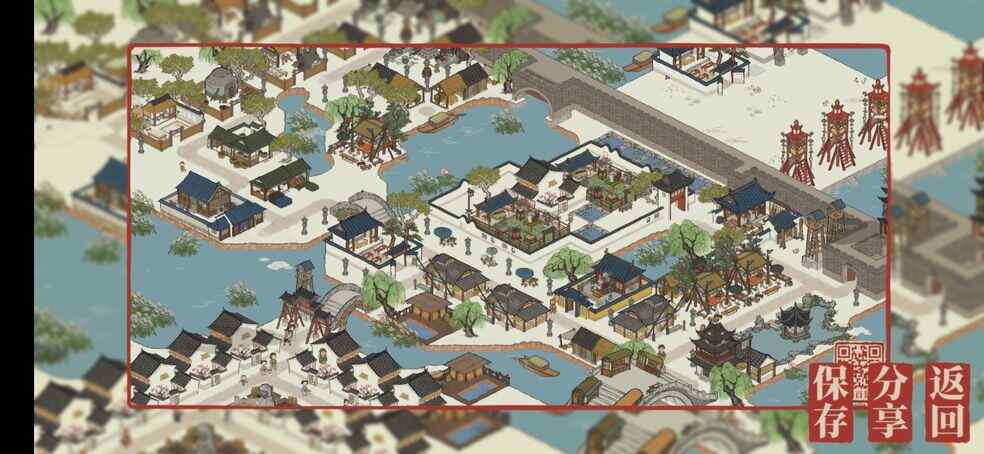Go back using the 返回 button
Image resolution: width=984 pixels, height=454 pixels.
click(947, 403)
